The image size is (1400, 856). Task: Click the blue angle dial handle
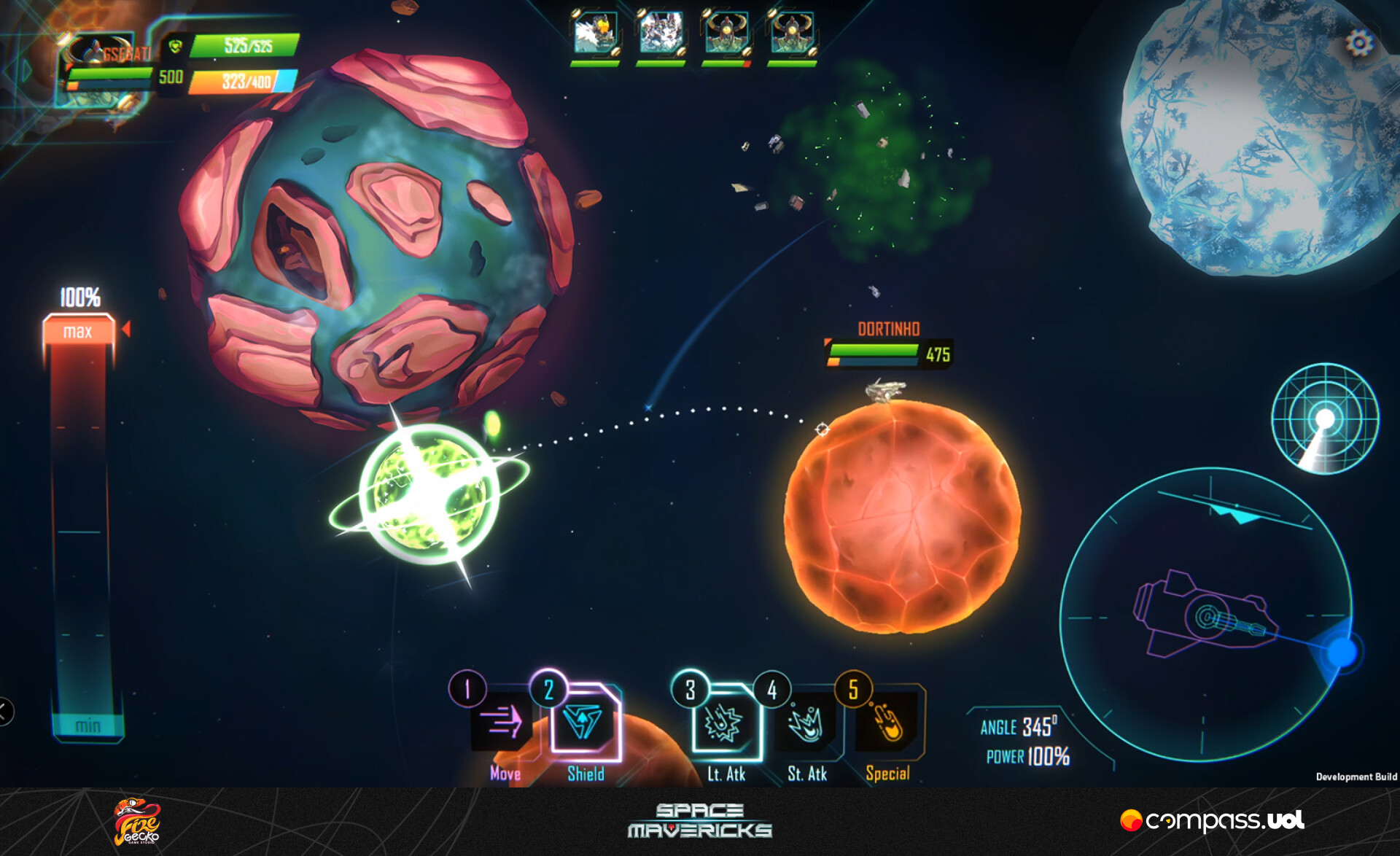pos(1342,651)
